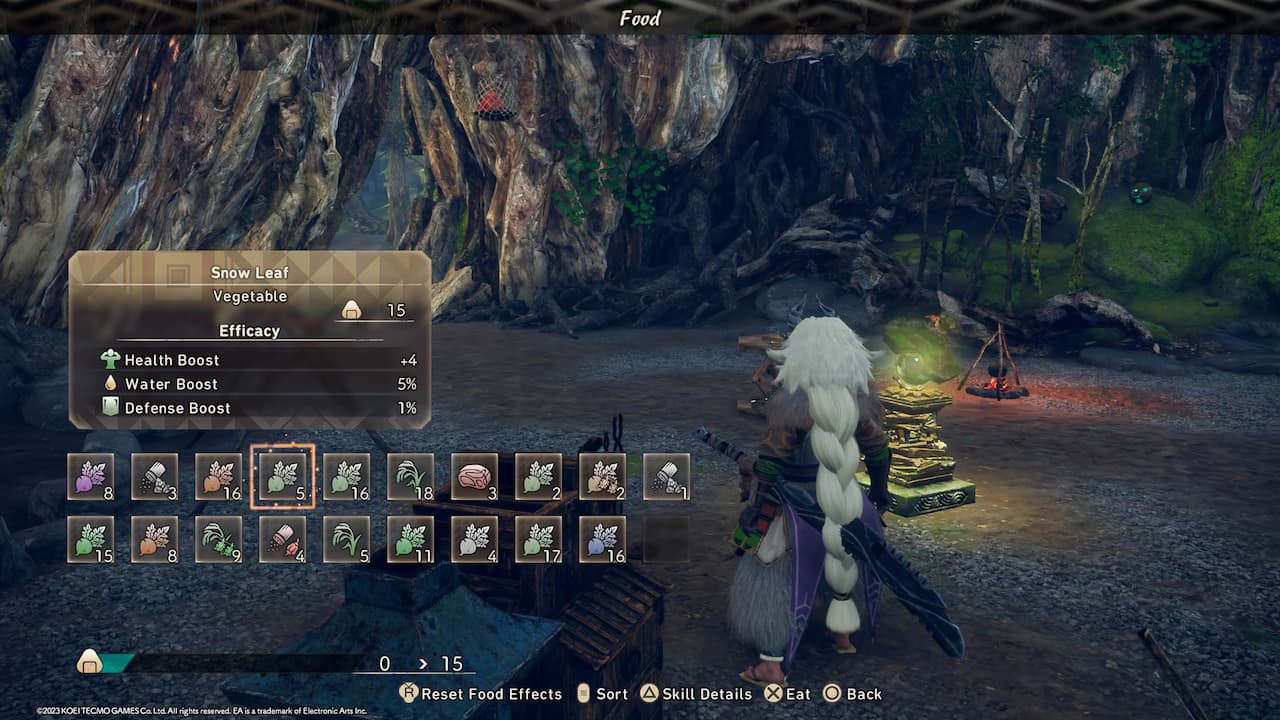Select the green grass stack of 18
The image size is (1280, 720).
pos(411,476)
